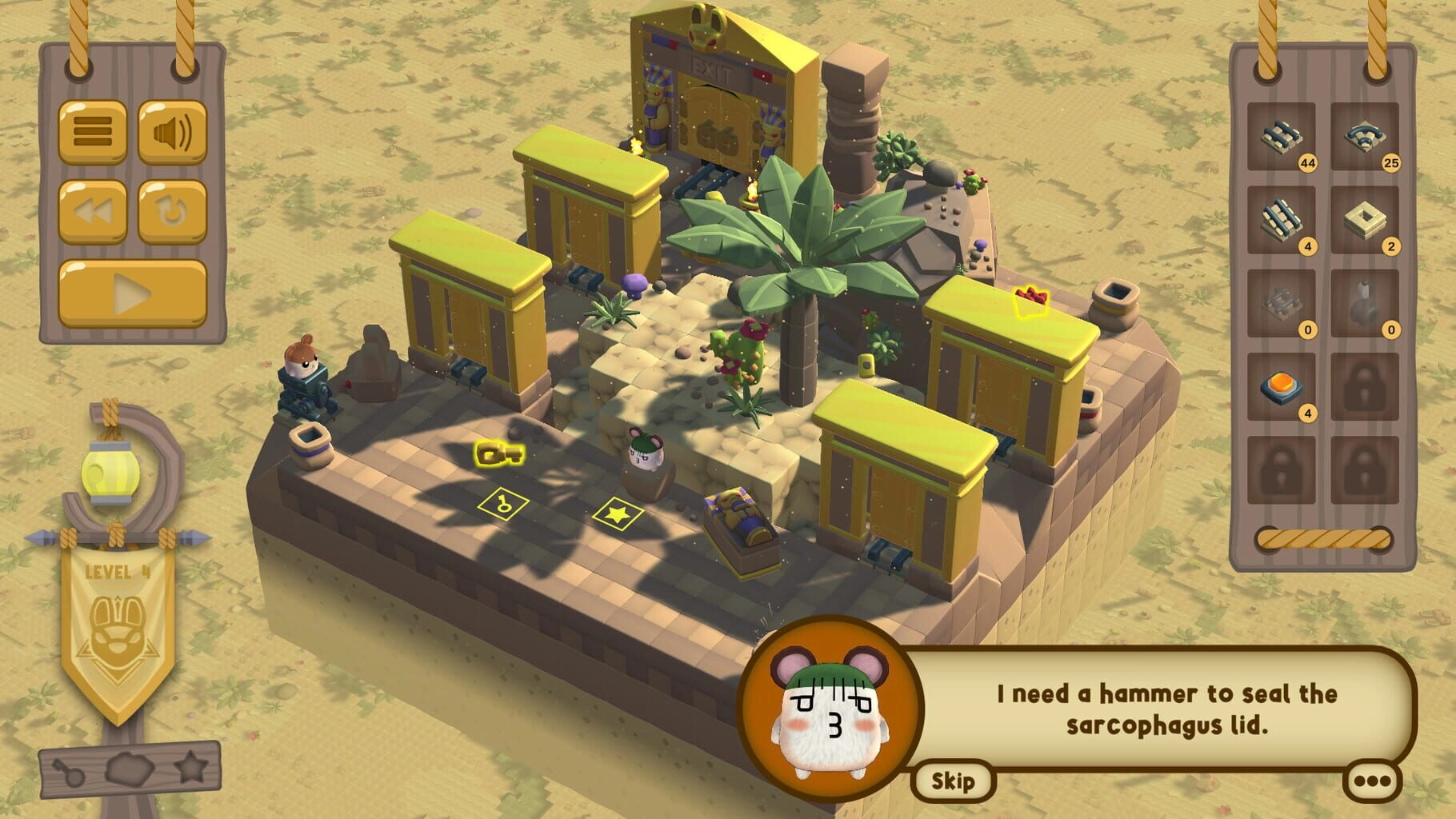
Task: Select the straight track piece slot
Action: pyautogui.click(x=1281, y=137)
